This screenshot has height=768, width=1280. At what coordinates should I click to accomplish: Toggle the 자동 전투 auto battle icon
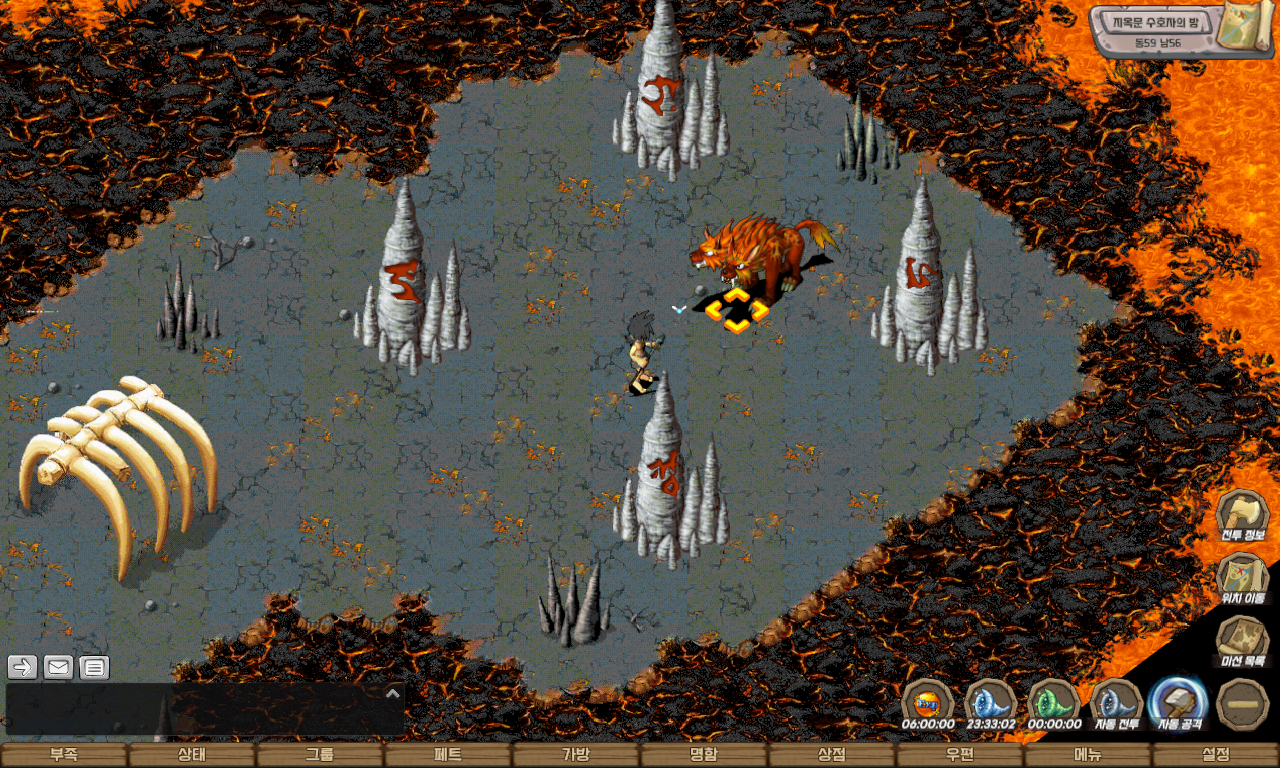[x=1117, y=702]
